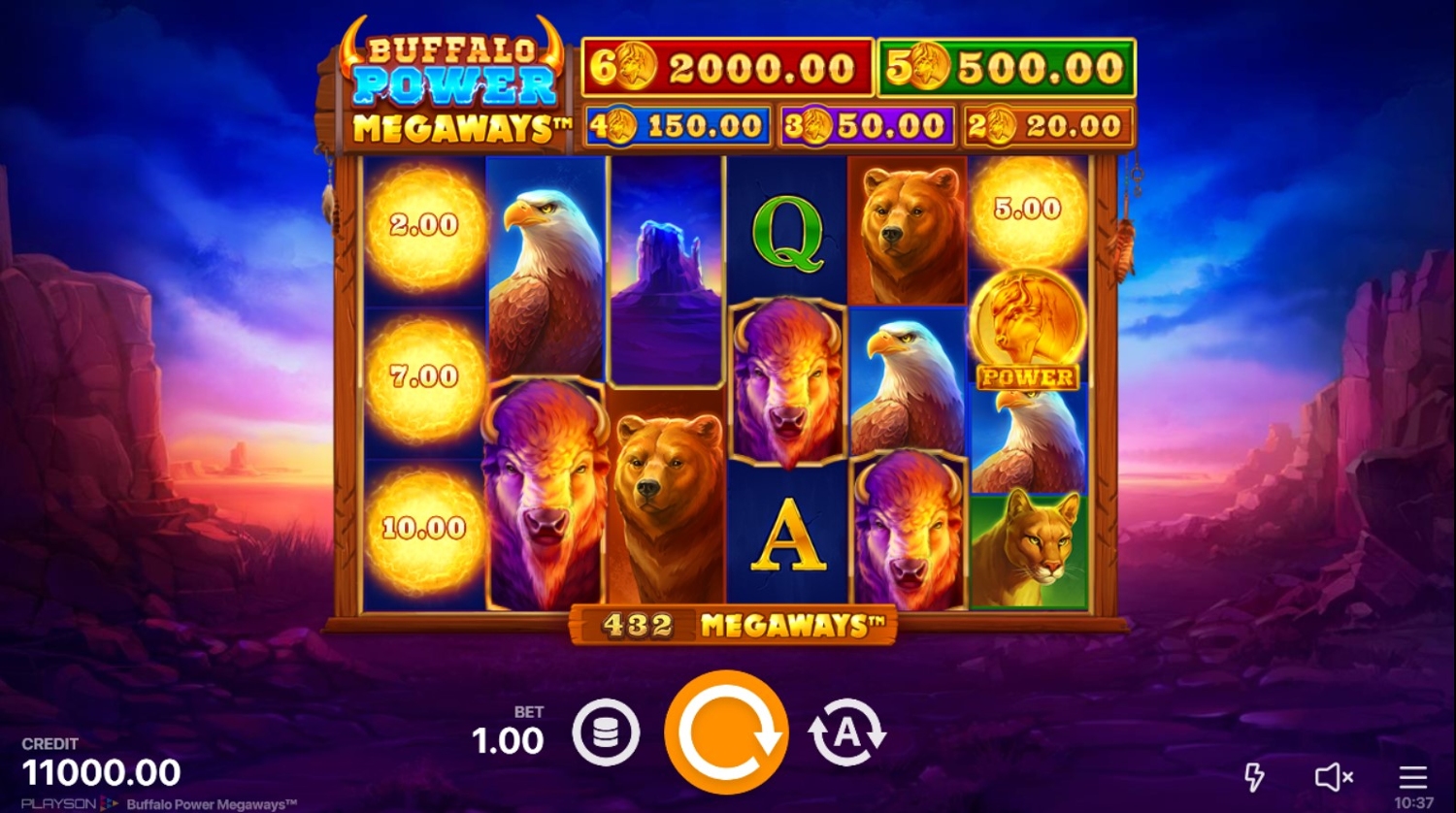
Task: Toggle turbo spin lightning bolt
Action: [x=1254, y=776]
